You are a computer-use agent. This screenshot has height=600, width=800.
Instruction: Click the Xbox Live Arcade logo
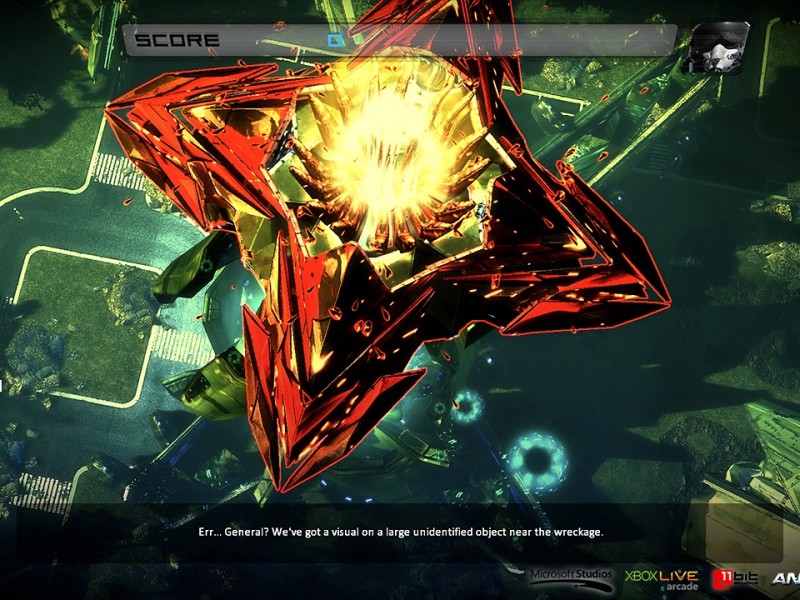(661, 578)
